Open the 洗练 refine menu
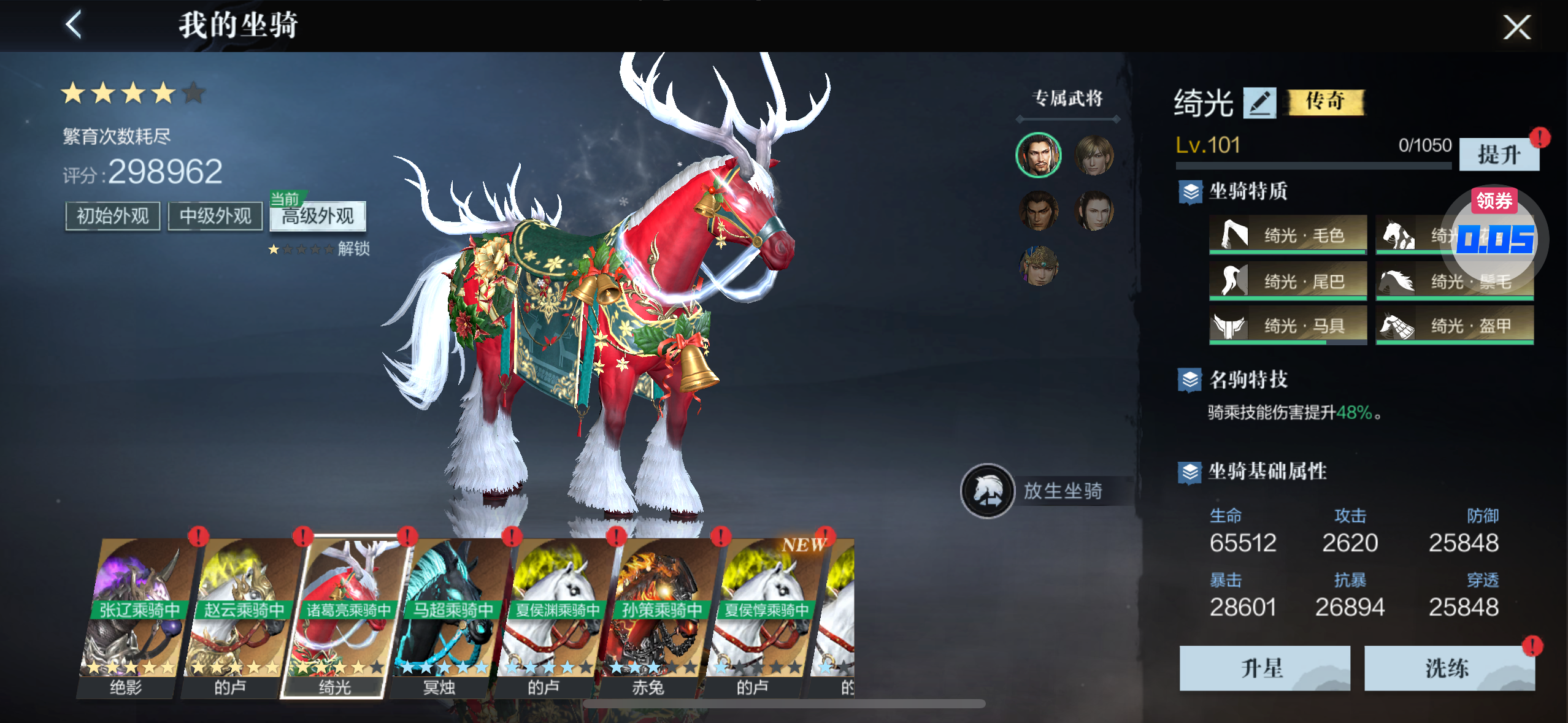Viewport: 1568px width, 723px height. [x=1448, y=668]
